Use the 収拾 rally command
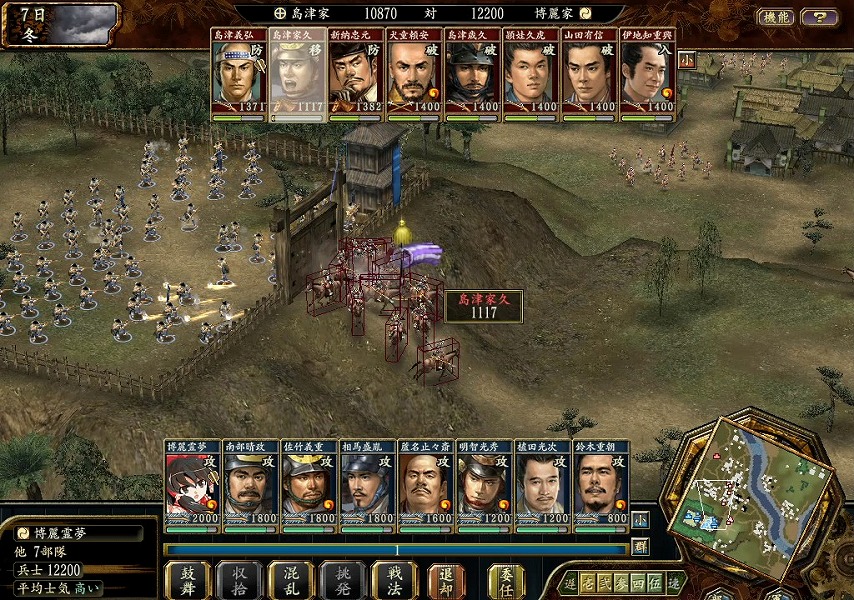854x600 pixels. [239, 580]
